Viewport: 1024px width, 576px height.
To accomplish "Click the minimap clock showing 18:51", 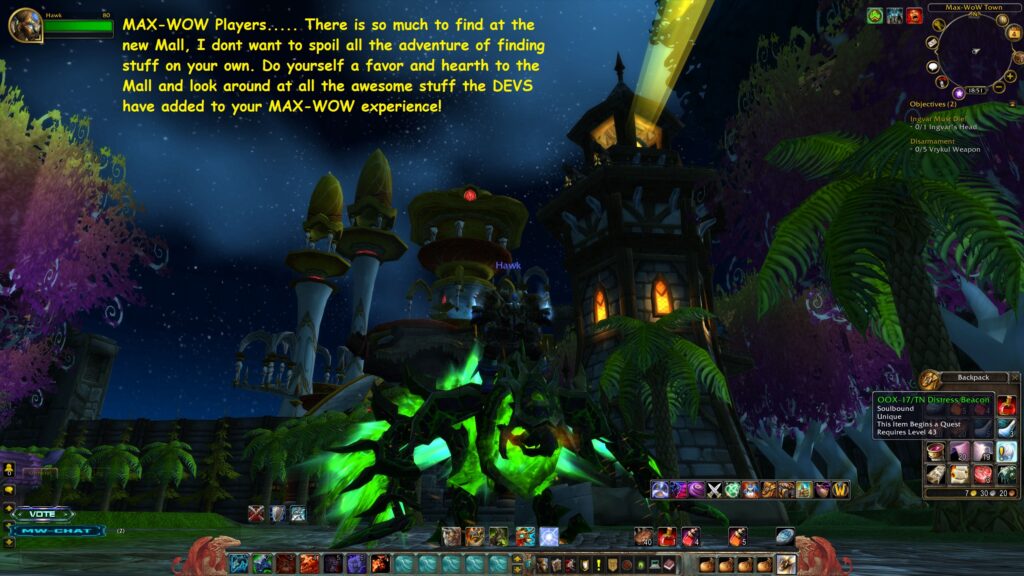I will coord(976,89).
